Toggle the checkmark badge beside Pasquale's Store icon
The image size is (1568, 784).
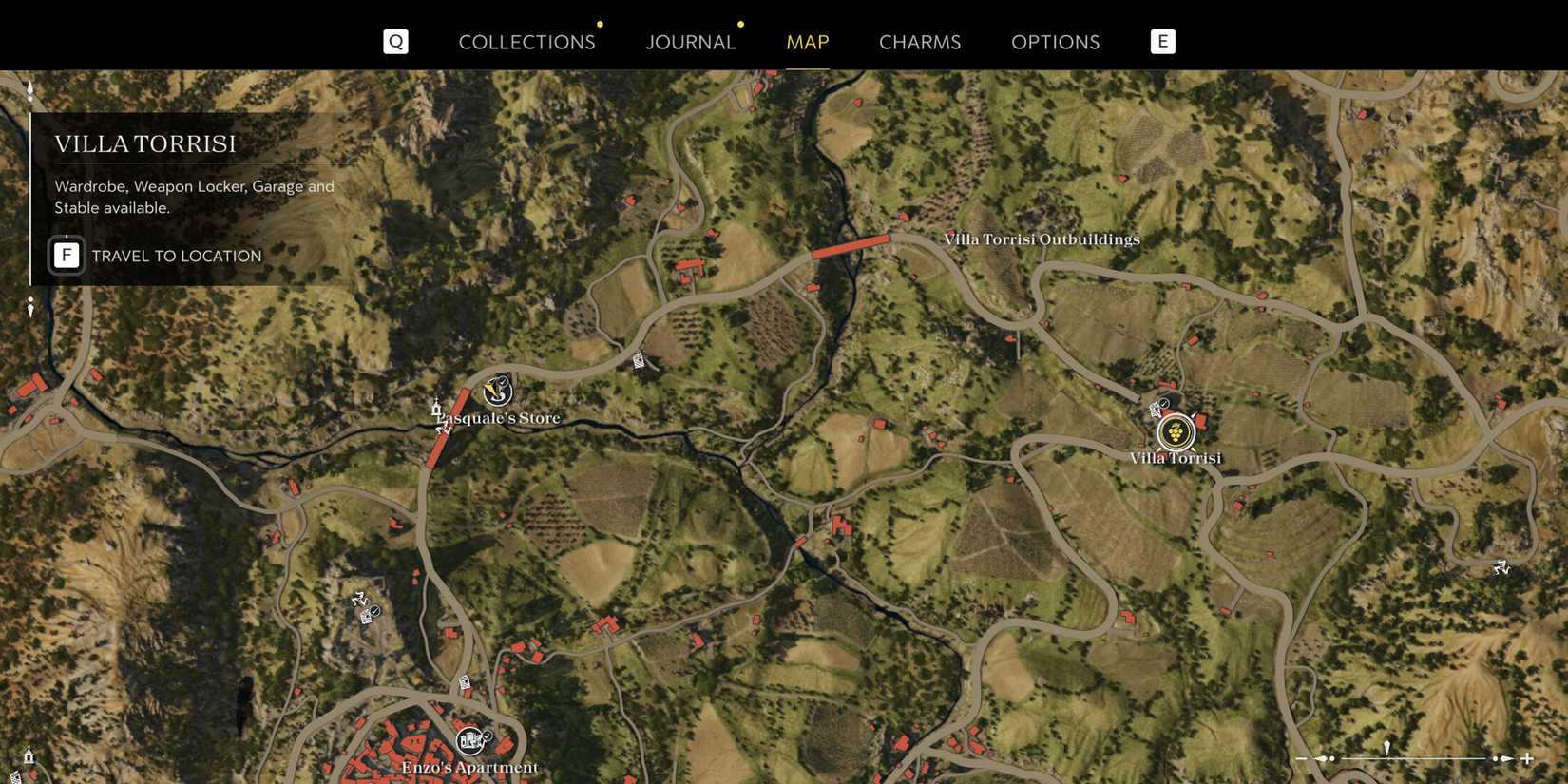pos(504,382)
